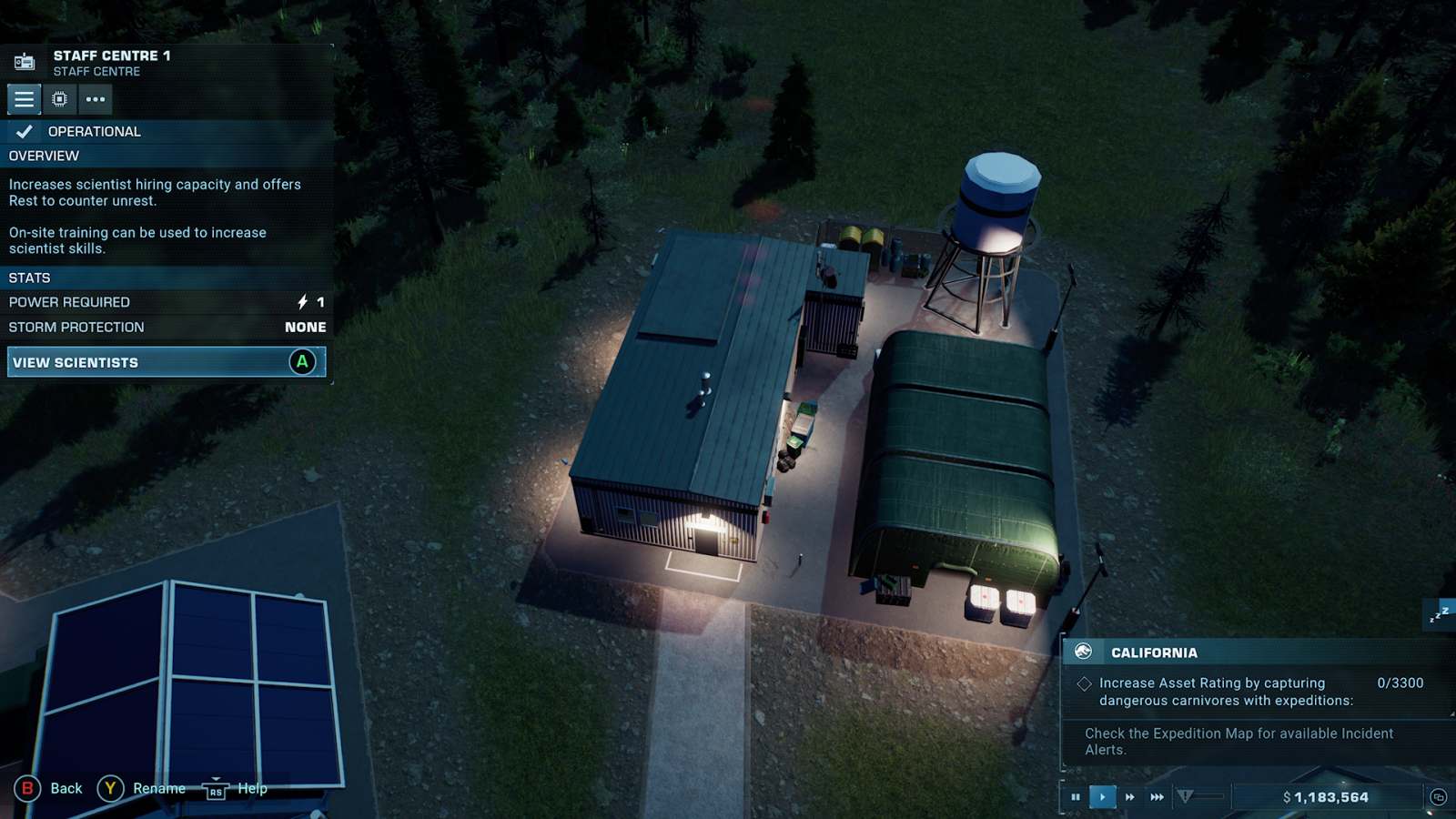Click the warning triangle alert indicator
The width and height of the screenshot is (1456, 819).
1185,797
